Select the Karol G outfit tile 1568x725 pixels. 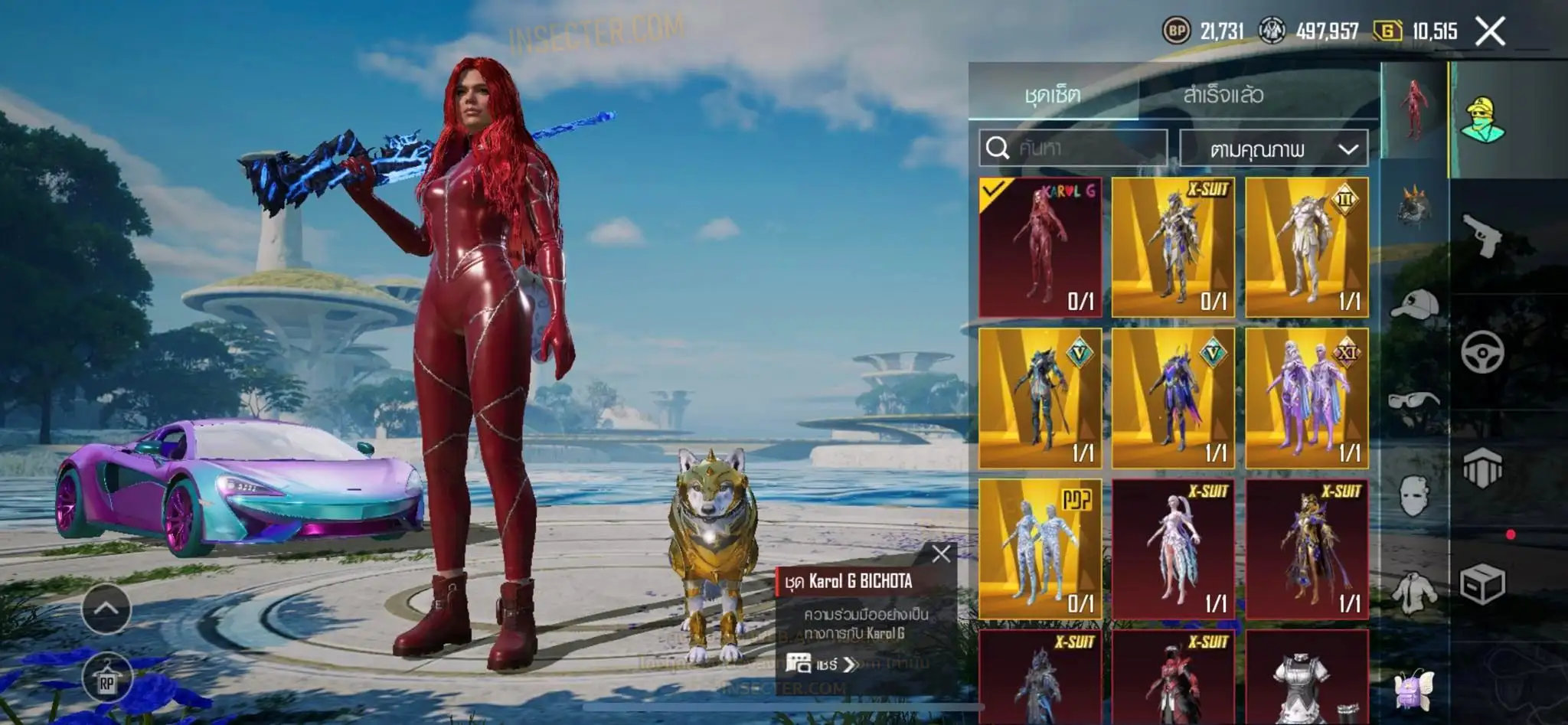[1040, 247]
